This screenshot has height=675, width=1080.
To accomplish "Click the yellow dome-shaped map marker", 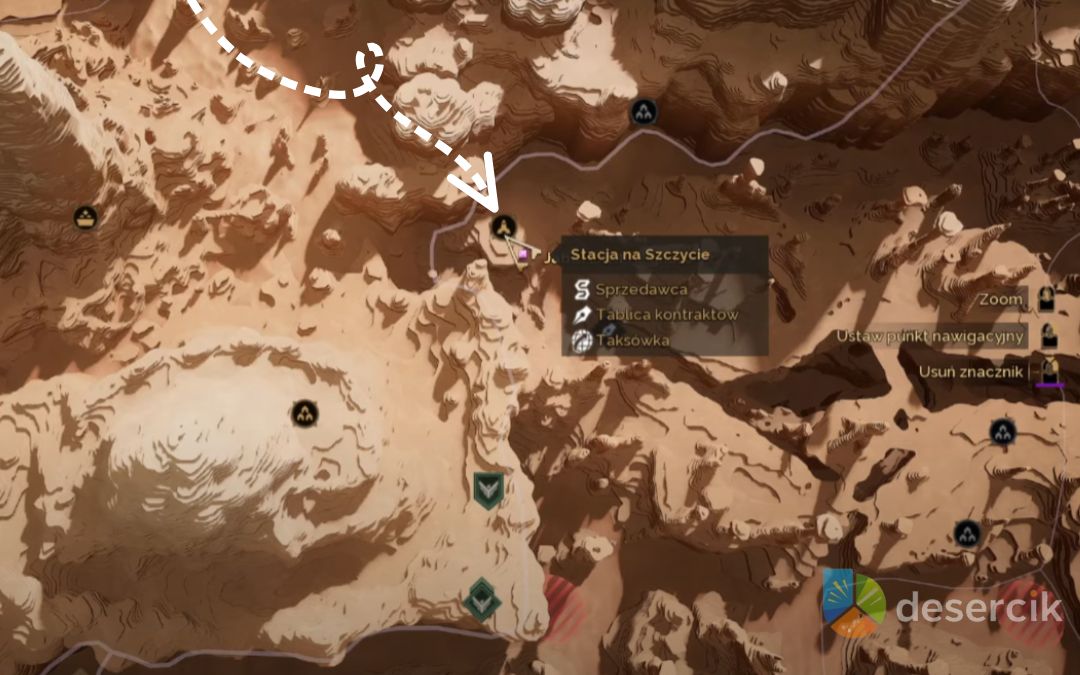I will [x=86, y=215].
